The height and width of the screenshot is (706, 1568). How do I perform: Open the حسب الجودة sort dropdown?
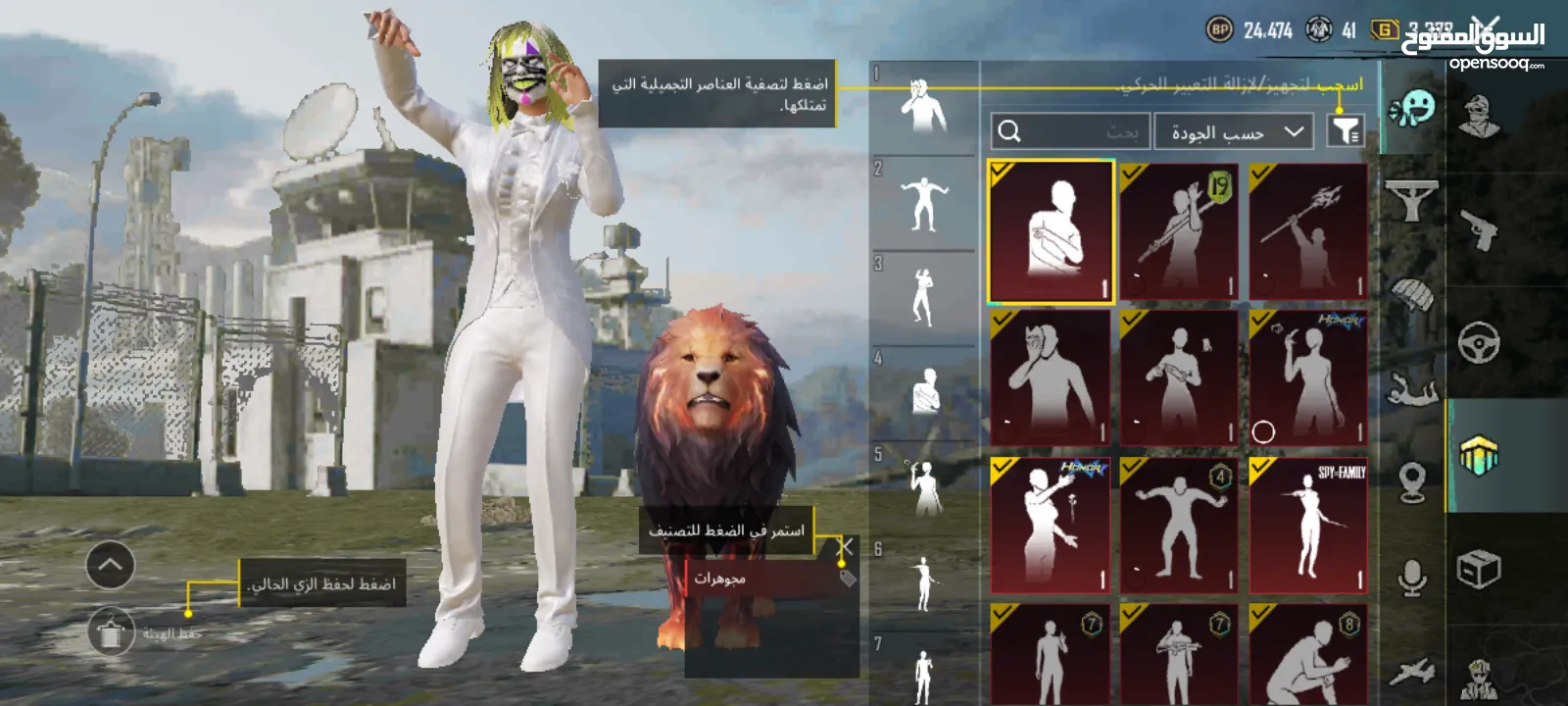click(x=1233, y=130)
